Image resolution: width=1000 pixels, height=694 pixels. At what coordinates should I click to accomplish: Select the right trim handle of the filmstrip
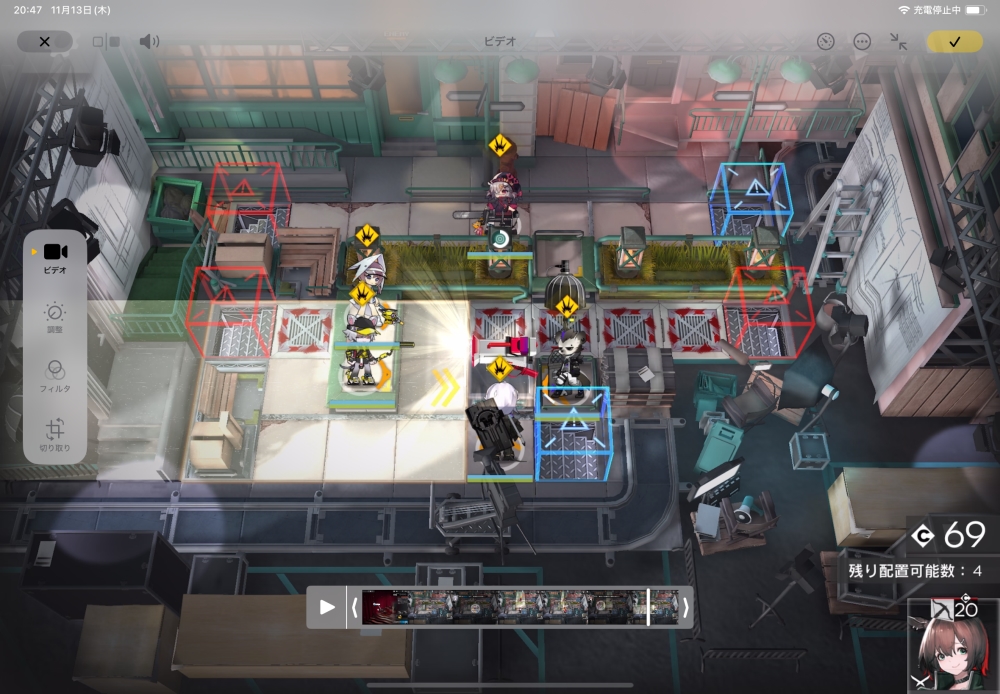point(685,607)
